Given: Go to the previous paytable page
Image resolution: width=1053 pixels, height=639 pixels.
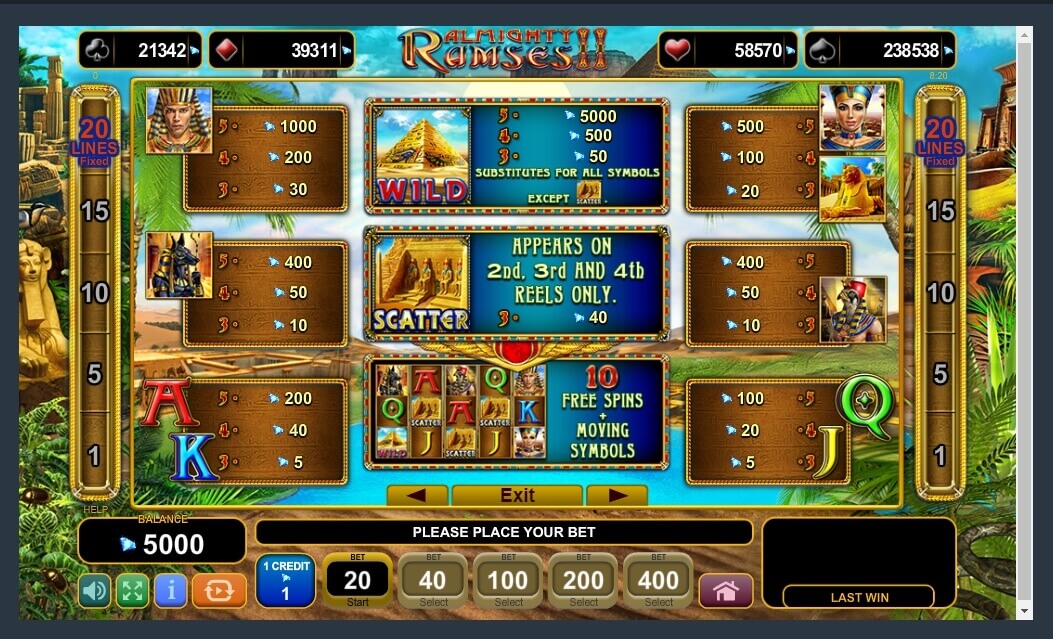Looking at the screenshot, I should pos(417,495).
